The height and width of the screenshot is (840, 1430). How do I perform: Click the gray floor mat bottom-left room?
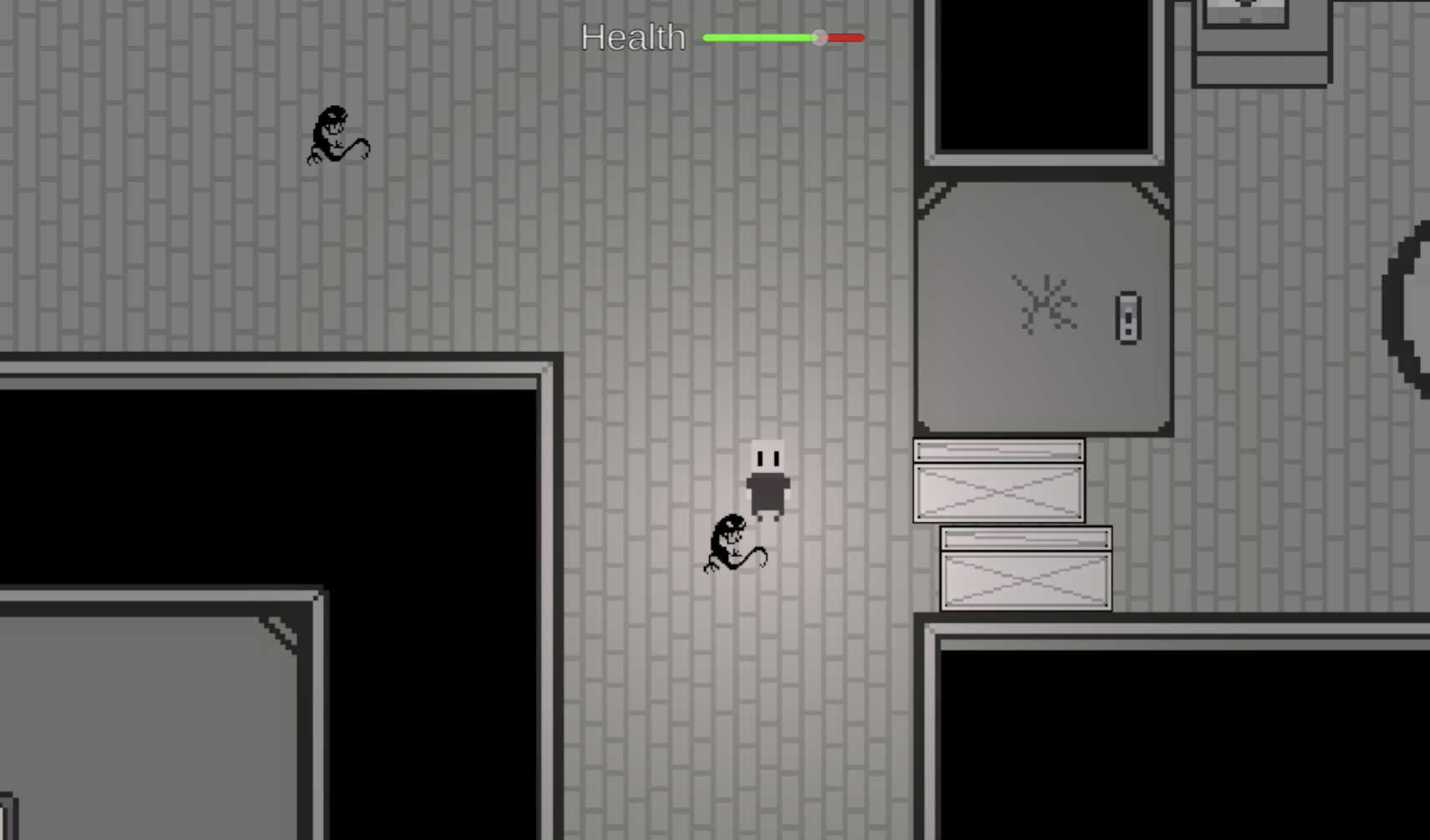[x=142, y=736]
